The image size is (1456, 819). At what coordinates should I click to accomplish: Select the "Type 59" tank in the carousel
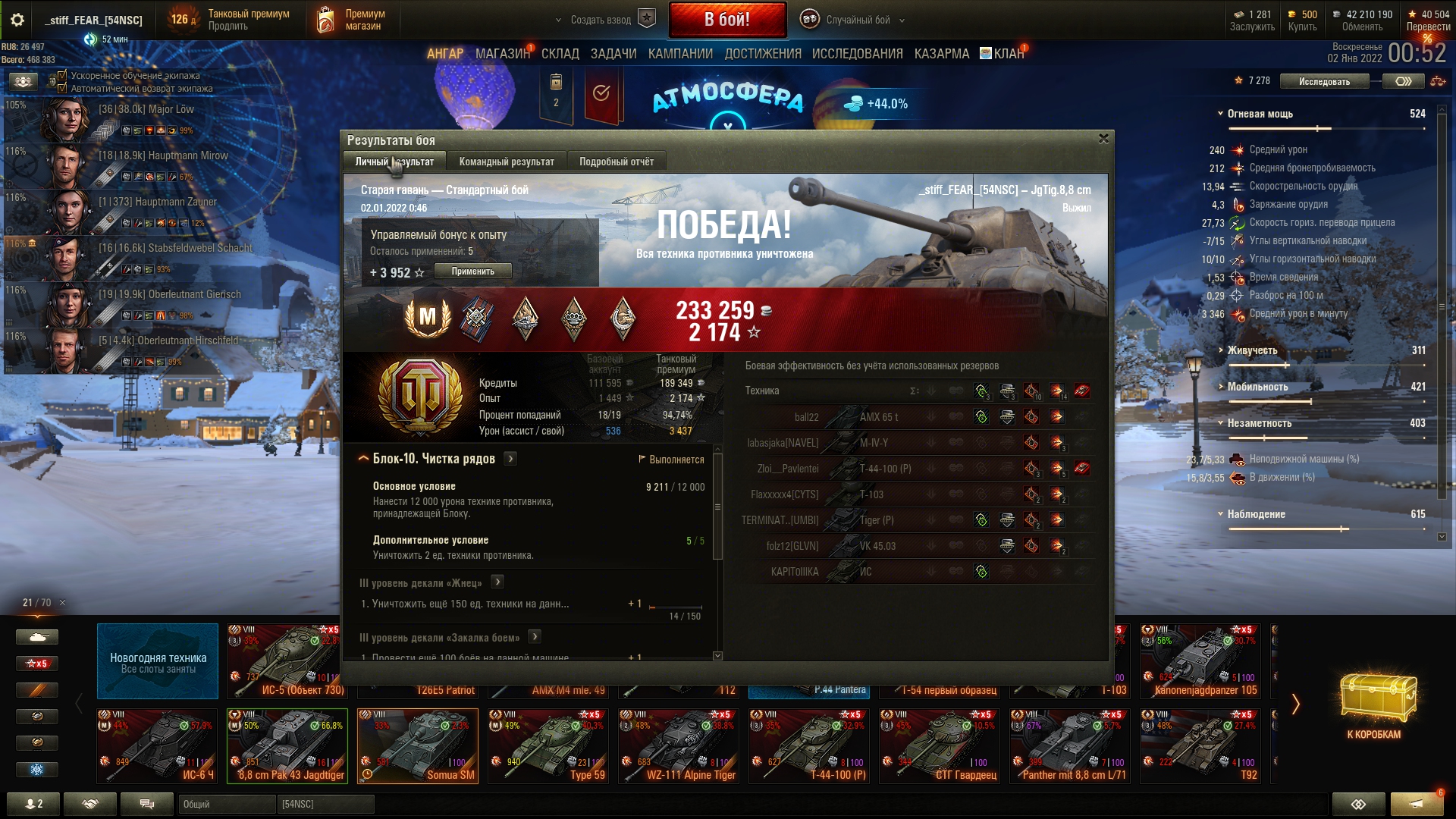click(x=547, y=745)
